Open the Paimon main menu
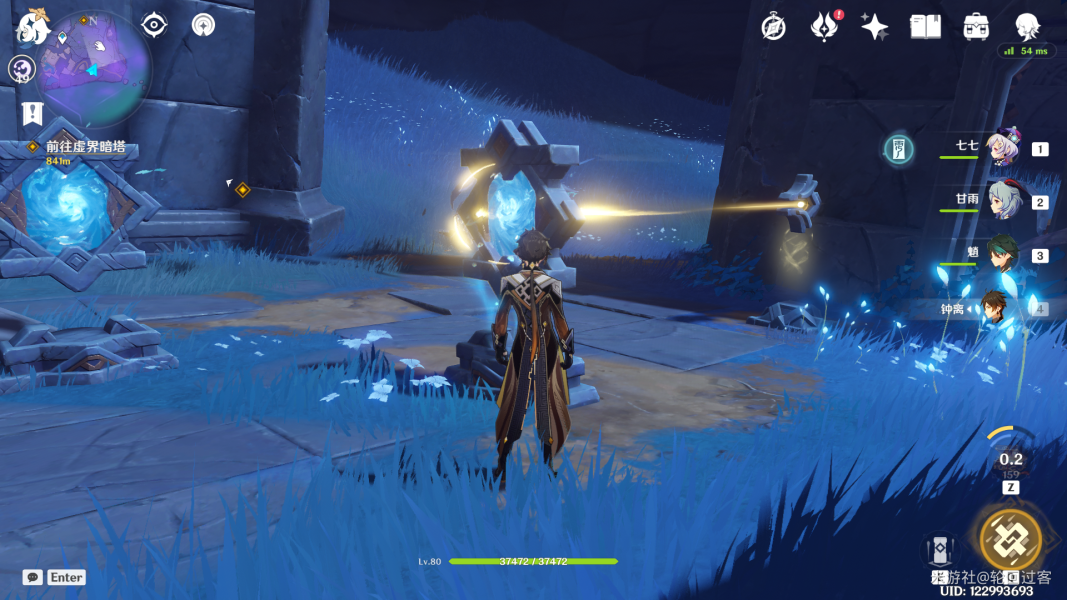The height and width of the screenshot is (600, 1067). pos(33,27)
